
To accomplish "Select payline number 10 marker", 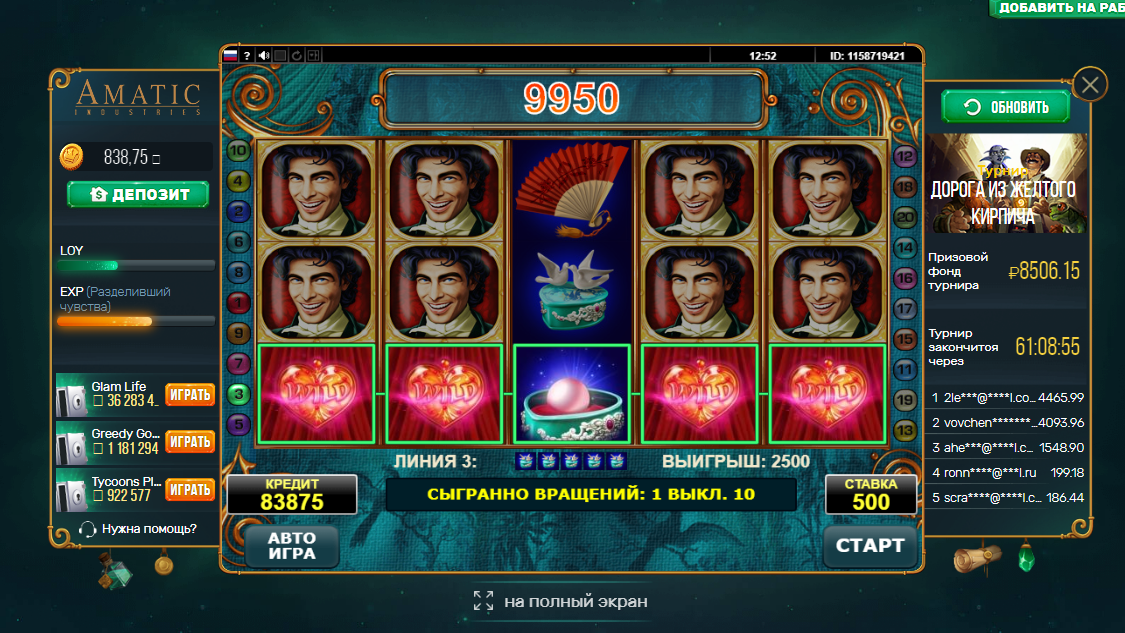I will pyautogui.click(x=239, y=151).
